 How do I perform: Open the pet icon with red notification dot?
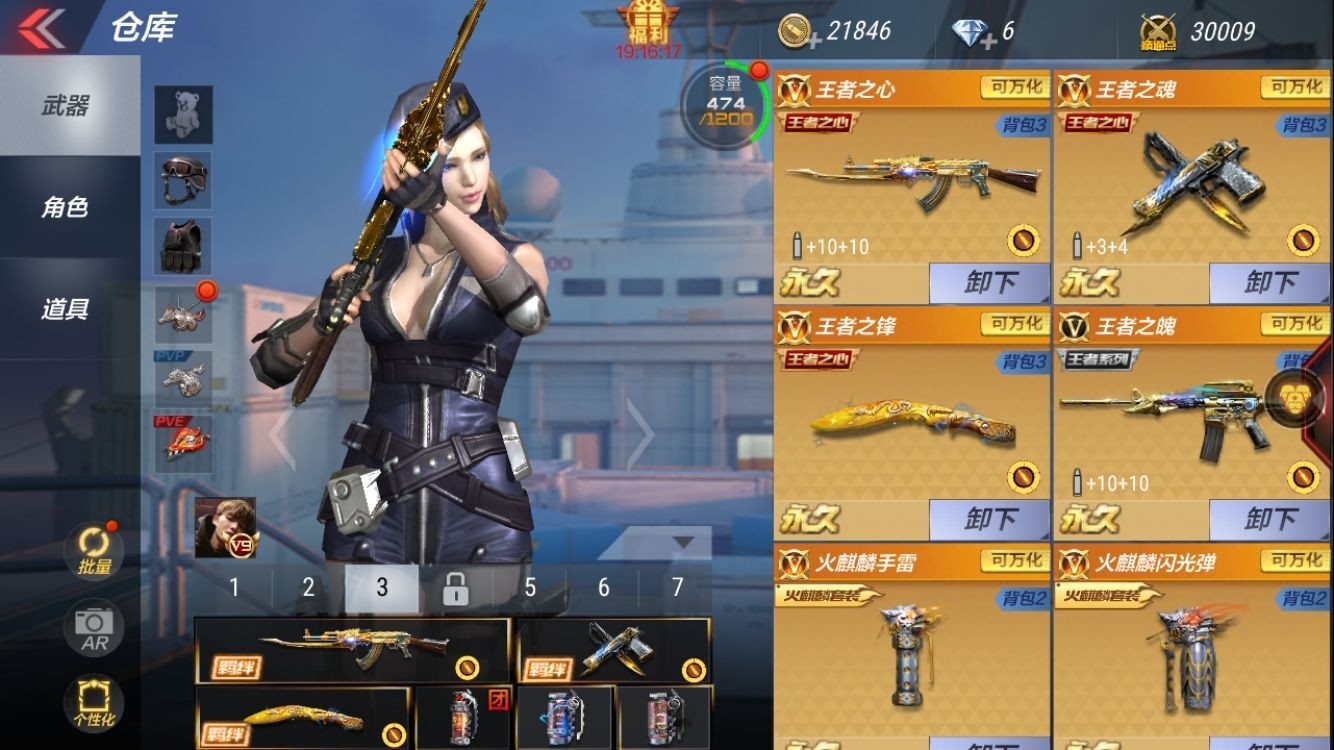point(182,316)
